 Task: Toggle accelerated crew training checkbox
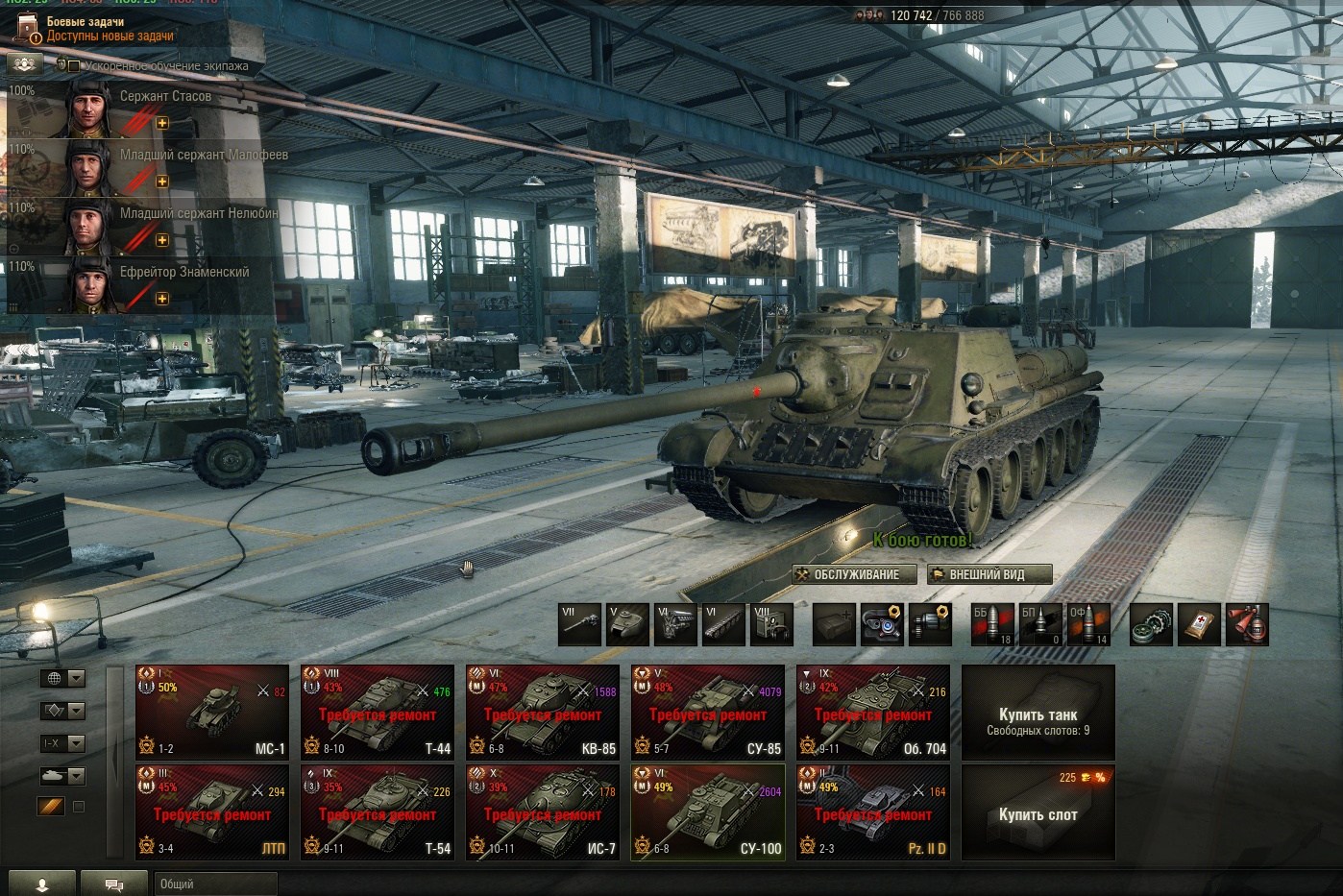coord(74,66)
